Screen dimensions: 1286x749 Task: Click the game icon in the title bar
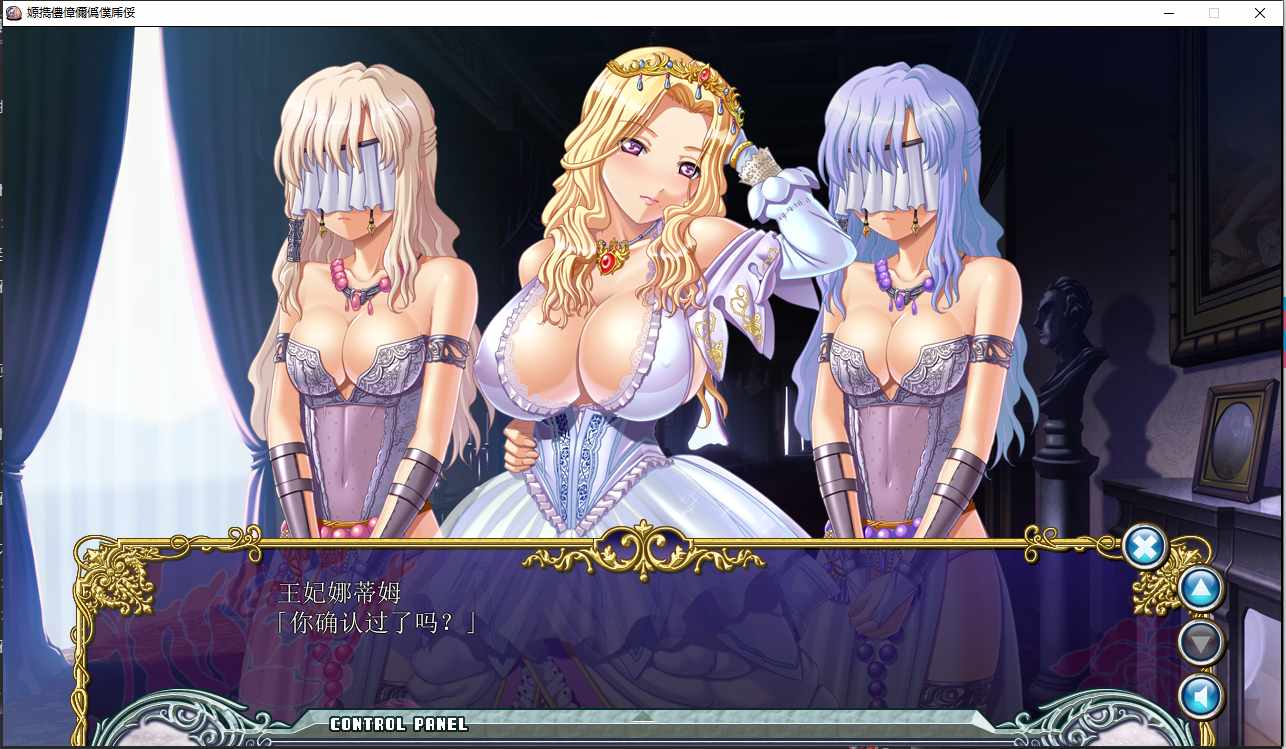pyautogui.click(x=11, y=13)
